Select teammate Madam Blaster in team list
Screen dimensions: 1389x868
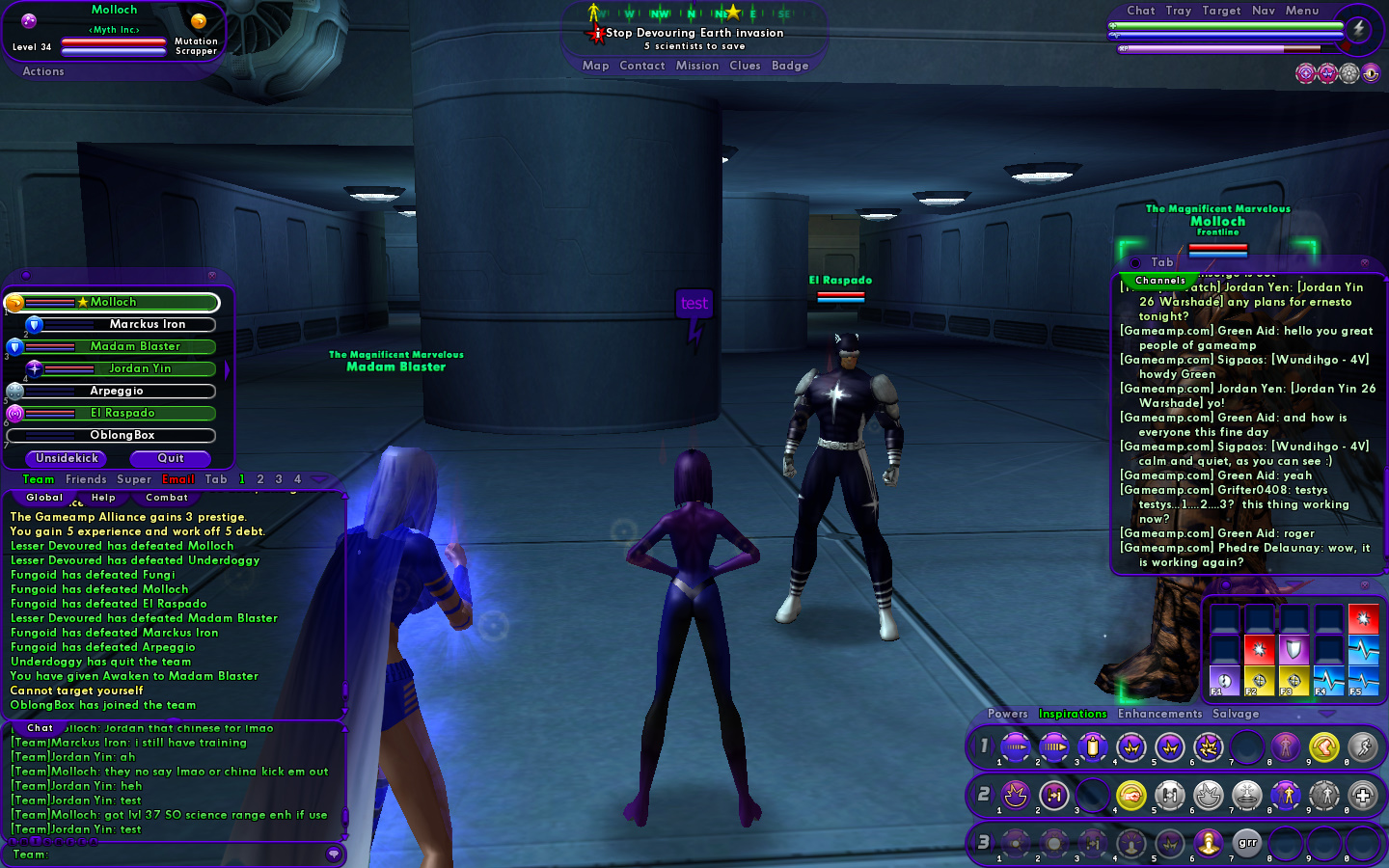click(x=135, y=347)
